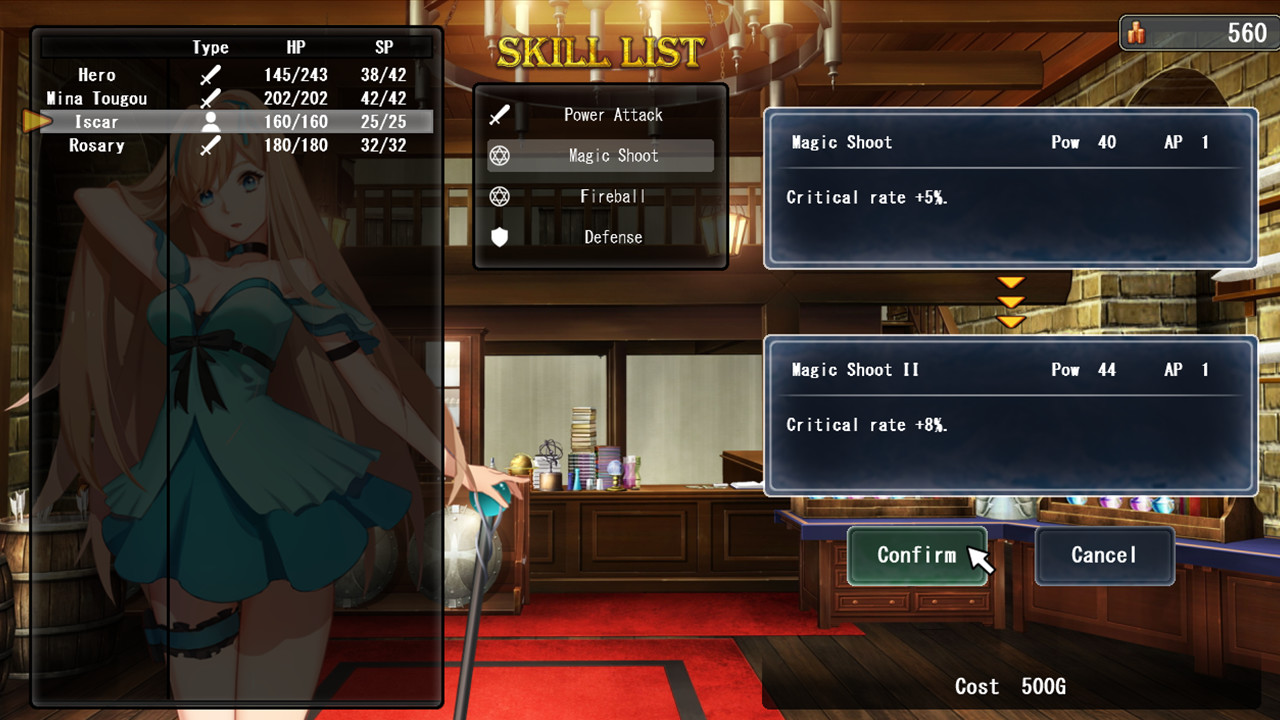Select Hero from the party list

pyautogui.click(x=99, y=74)
